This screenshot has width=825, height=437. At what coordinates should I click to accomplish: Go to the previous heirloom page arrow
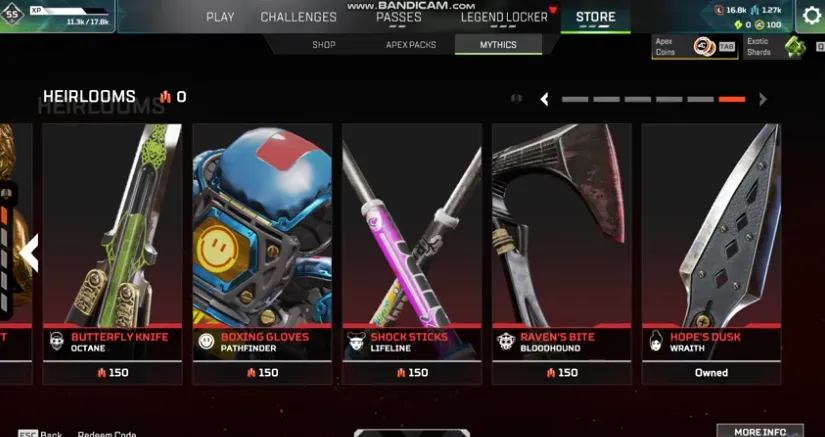(x=545, y=99)
